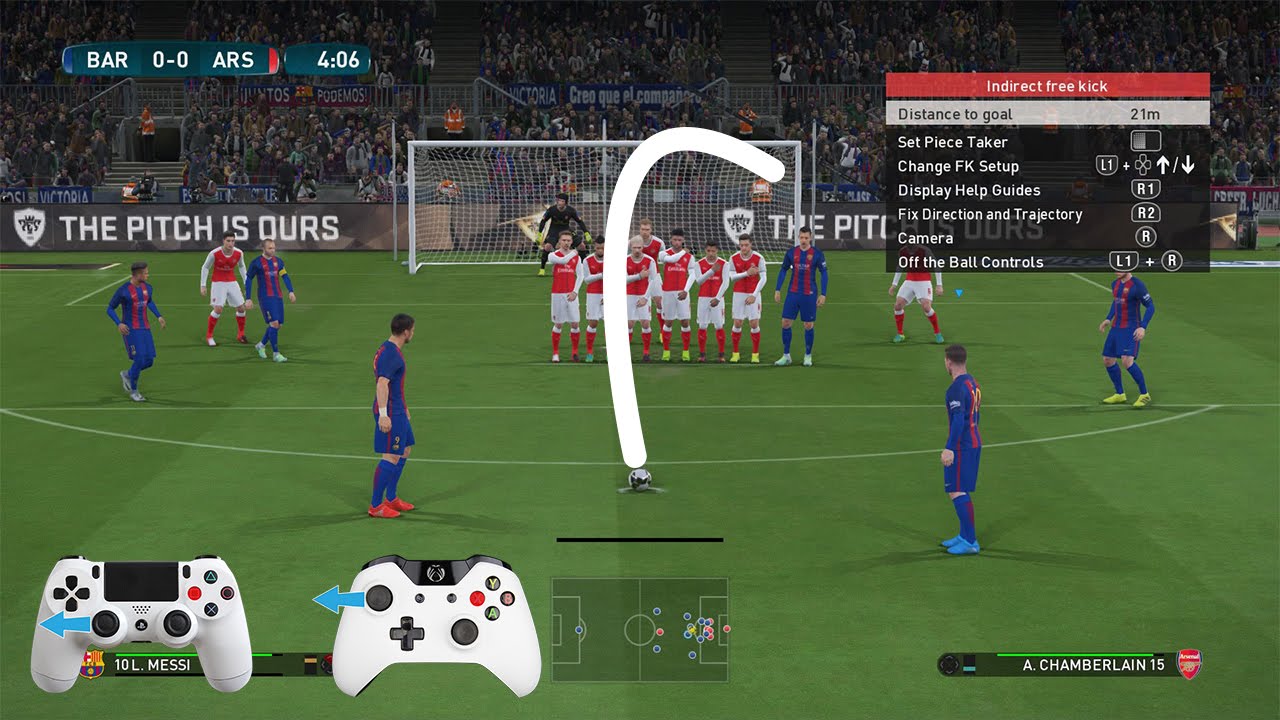Open the Set Piece Taker selector
1280x720 pixels.
pyautogui.click(x=951, y=141)
